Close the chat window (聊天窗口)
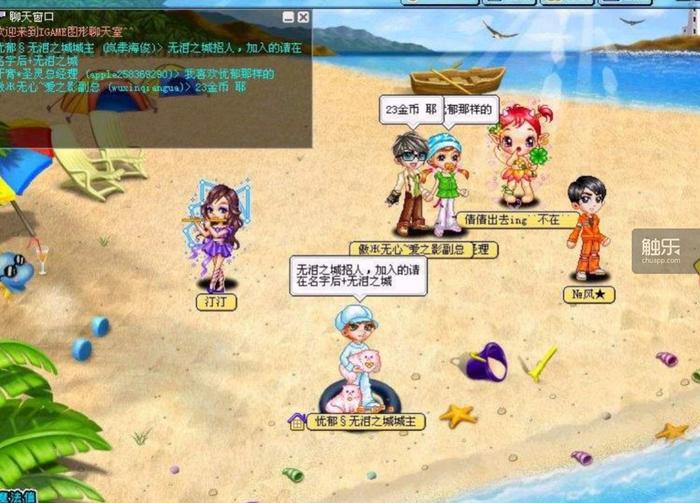Viewport: 700px width, 503px height. (x=304, y=17)
